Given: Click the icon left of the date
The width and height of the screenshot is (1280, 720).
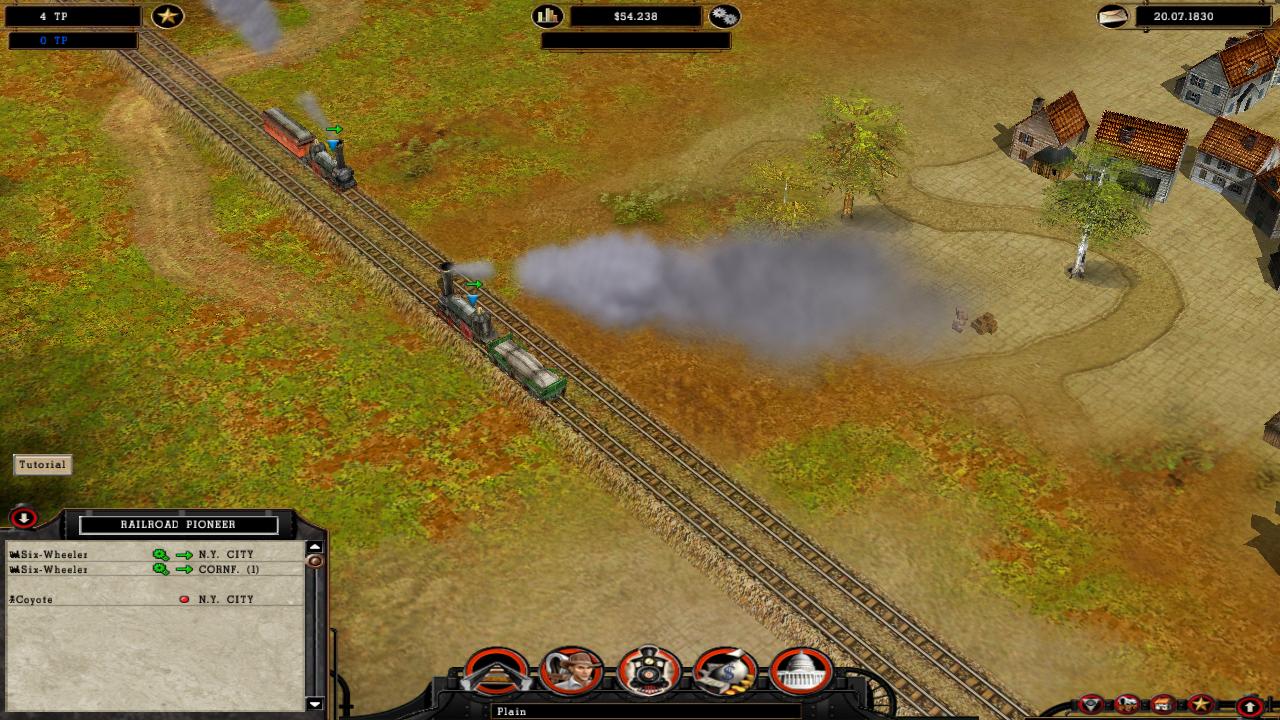Looking at the screenshot, I should pos(1112,16).
